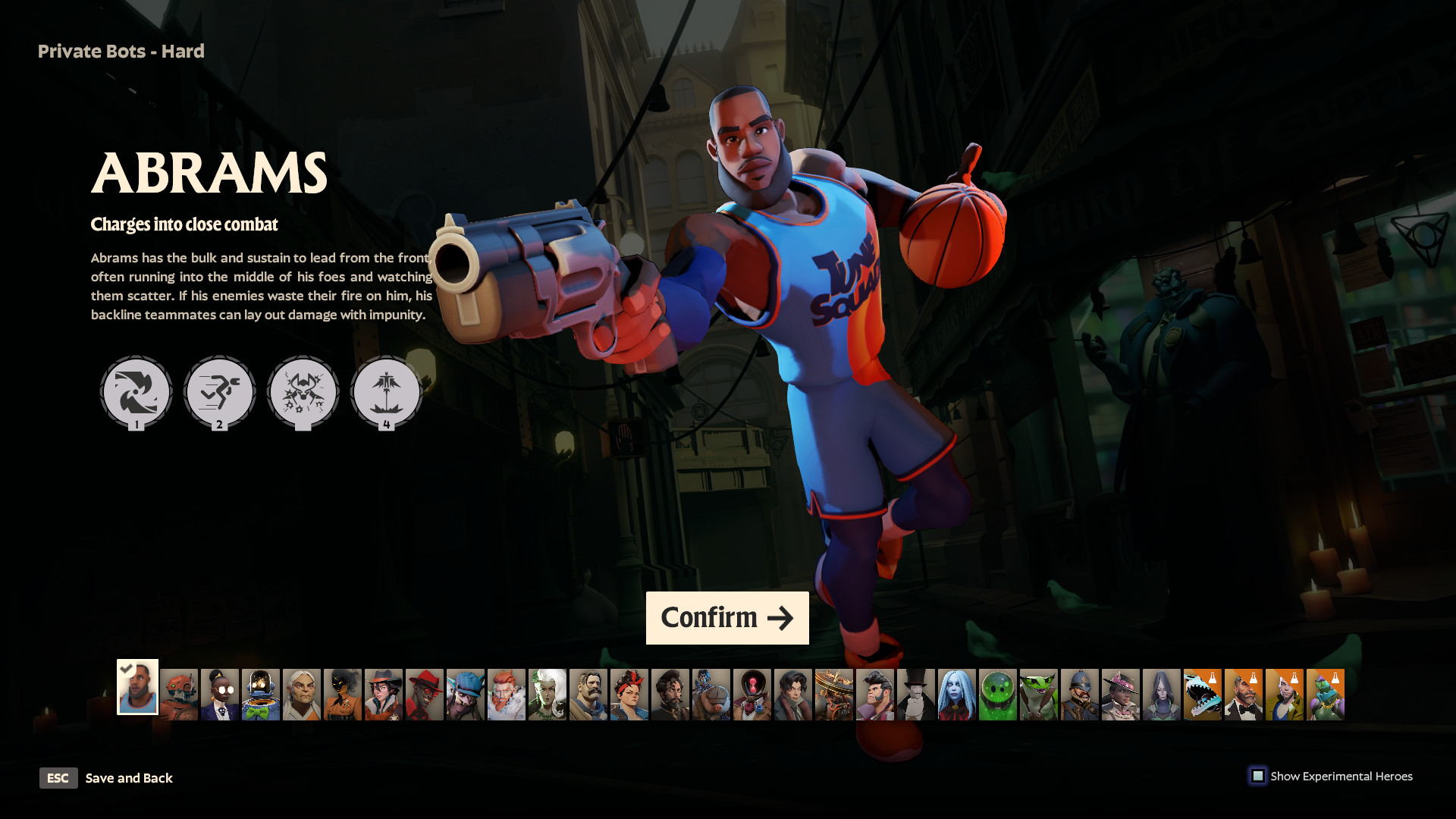Image resolution: width=1456 pixels, height=819 pixels.
Task: Enable the Show Experimental Heroes checkbox
Action: pyautogui.click(x=1259, y=776)
